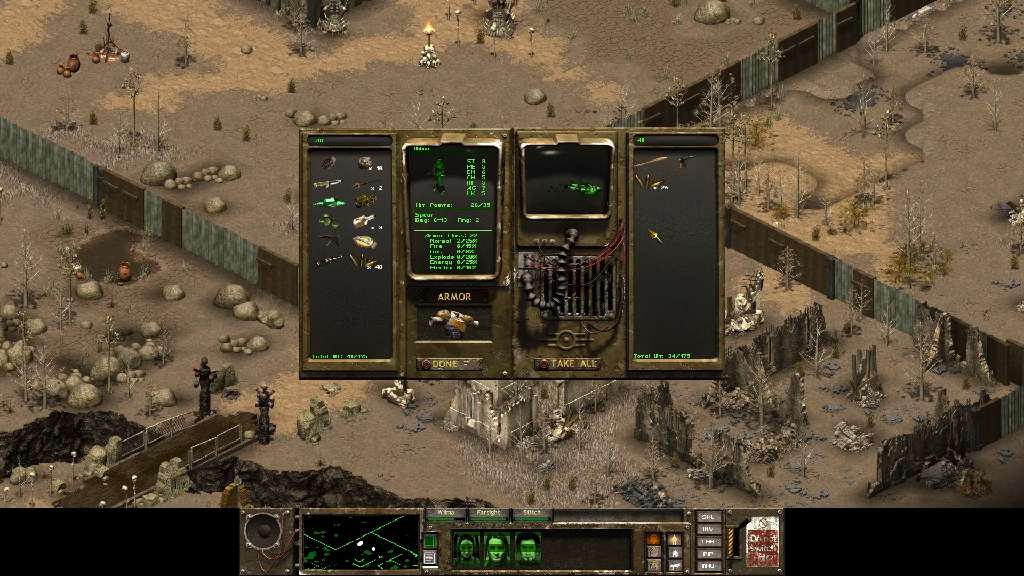Open the MNU menu button
Screen dimensions: 1024x576
click(708, 565)
